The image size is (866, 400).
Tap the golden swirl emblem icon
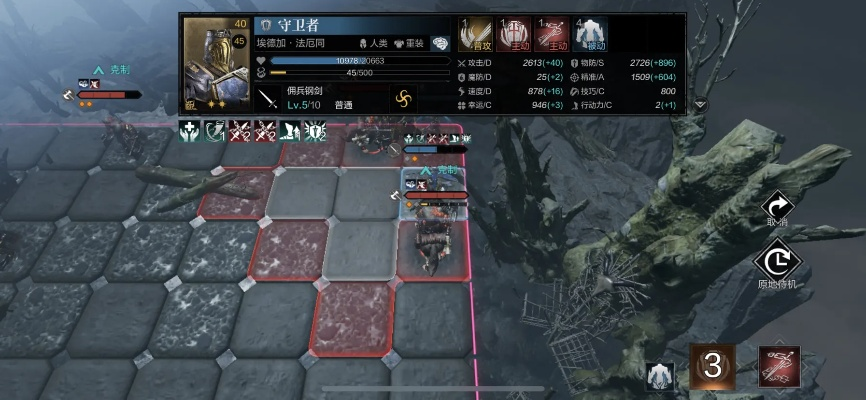click(404, 99)
